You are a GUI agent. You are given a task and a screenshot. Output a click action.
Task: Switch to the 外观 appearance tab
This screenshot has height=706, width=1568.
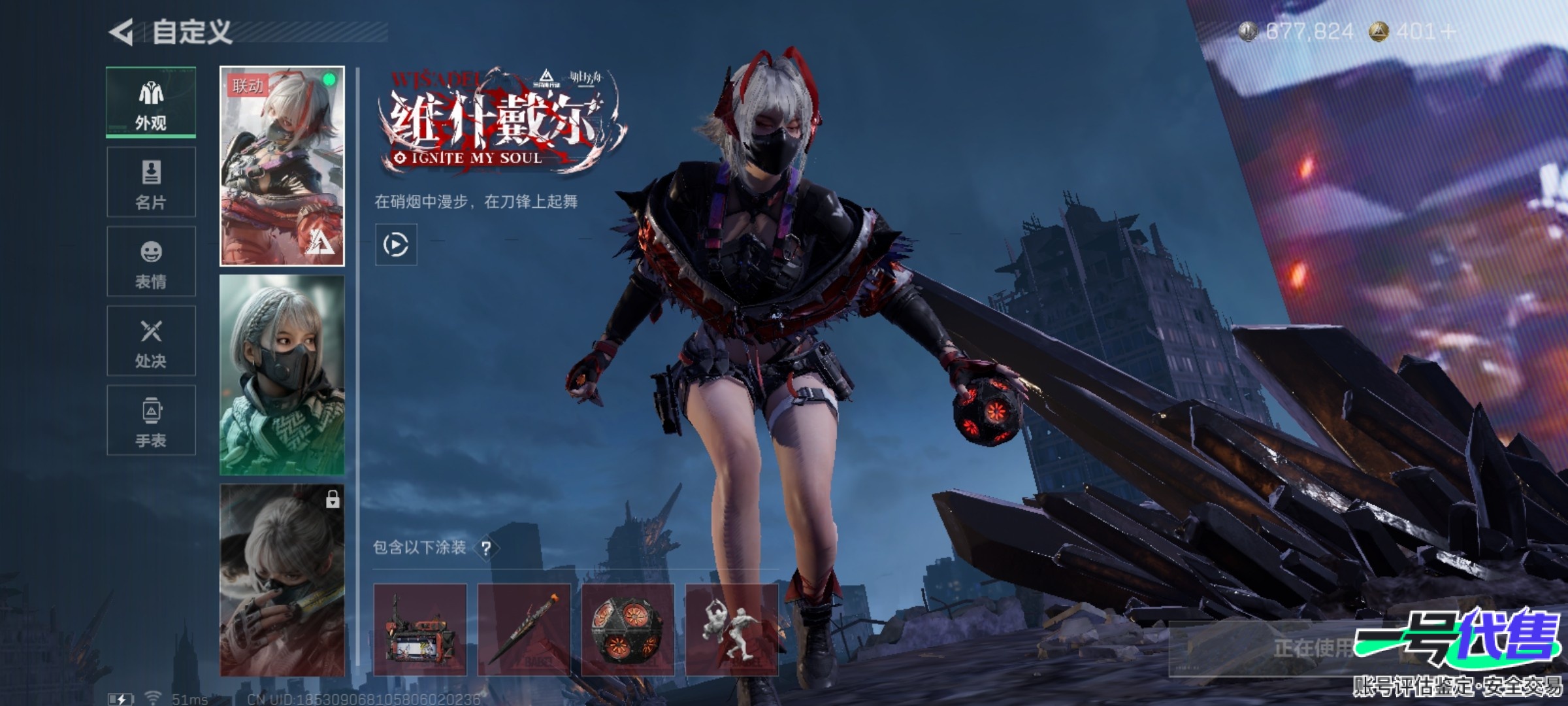click(151, 103)
